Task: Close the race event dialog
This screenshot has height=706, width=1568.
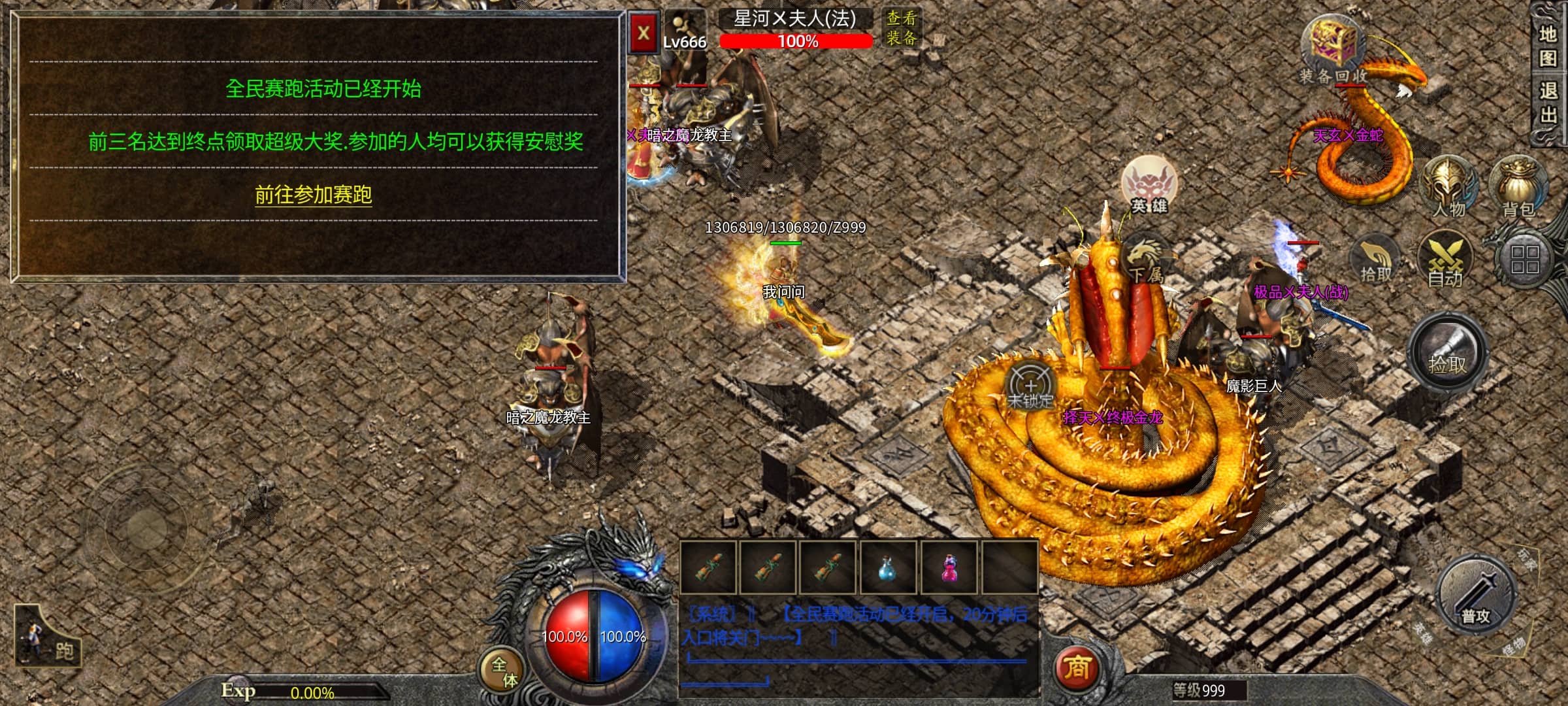Action: pyautogui.click(x=644, y=33)
